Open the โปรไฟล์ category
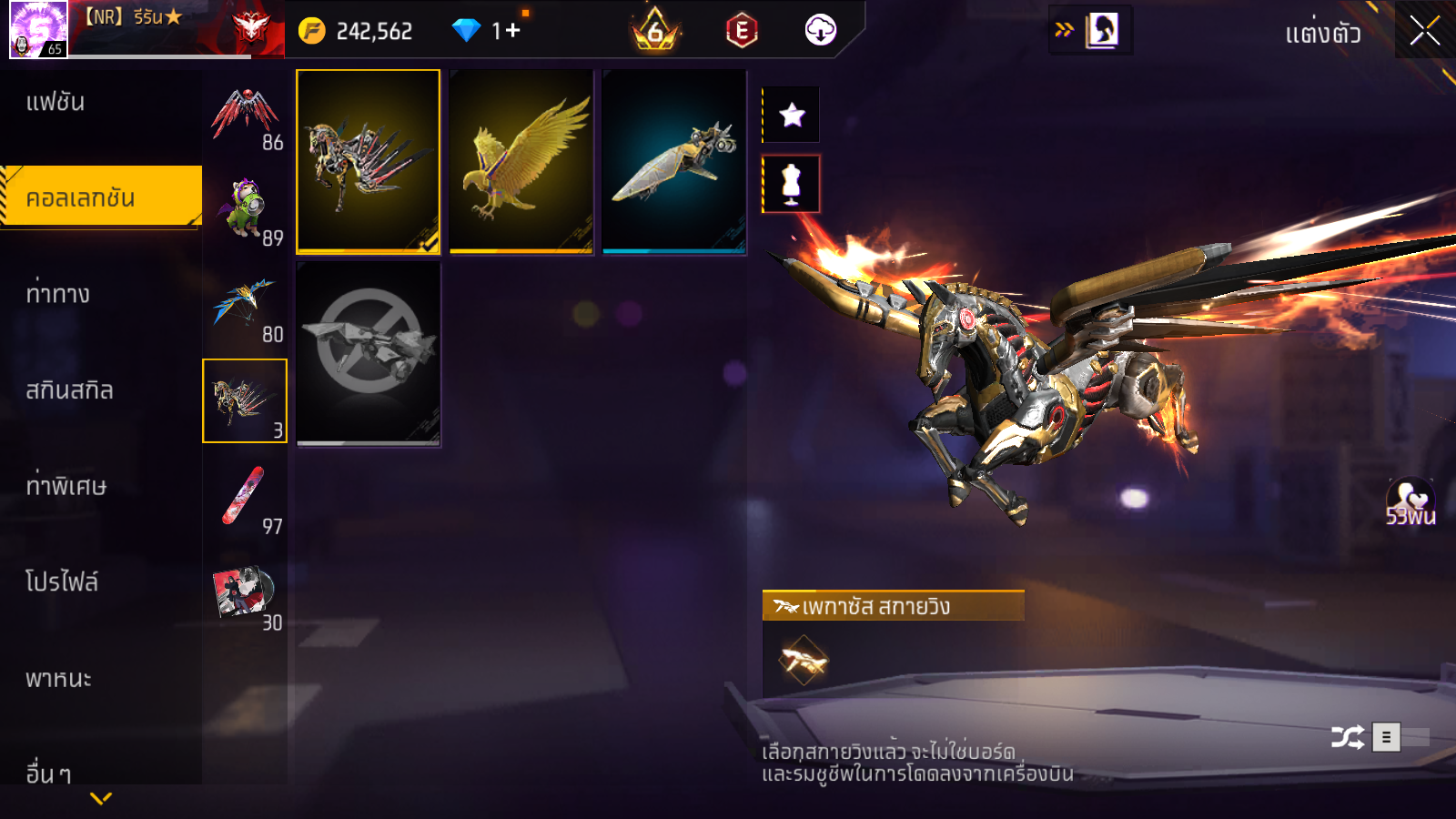The image size is (1456, 819). [62, 582]
